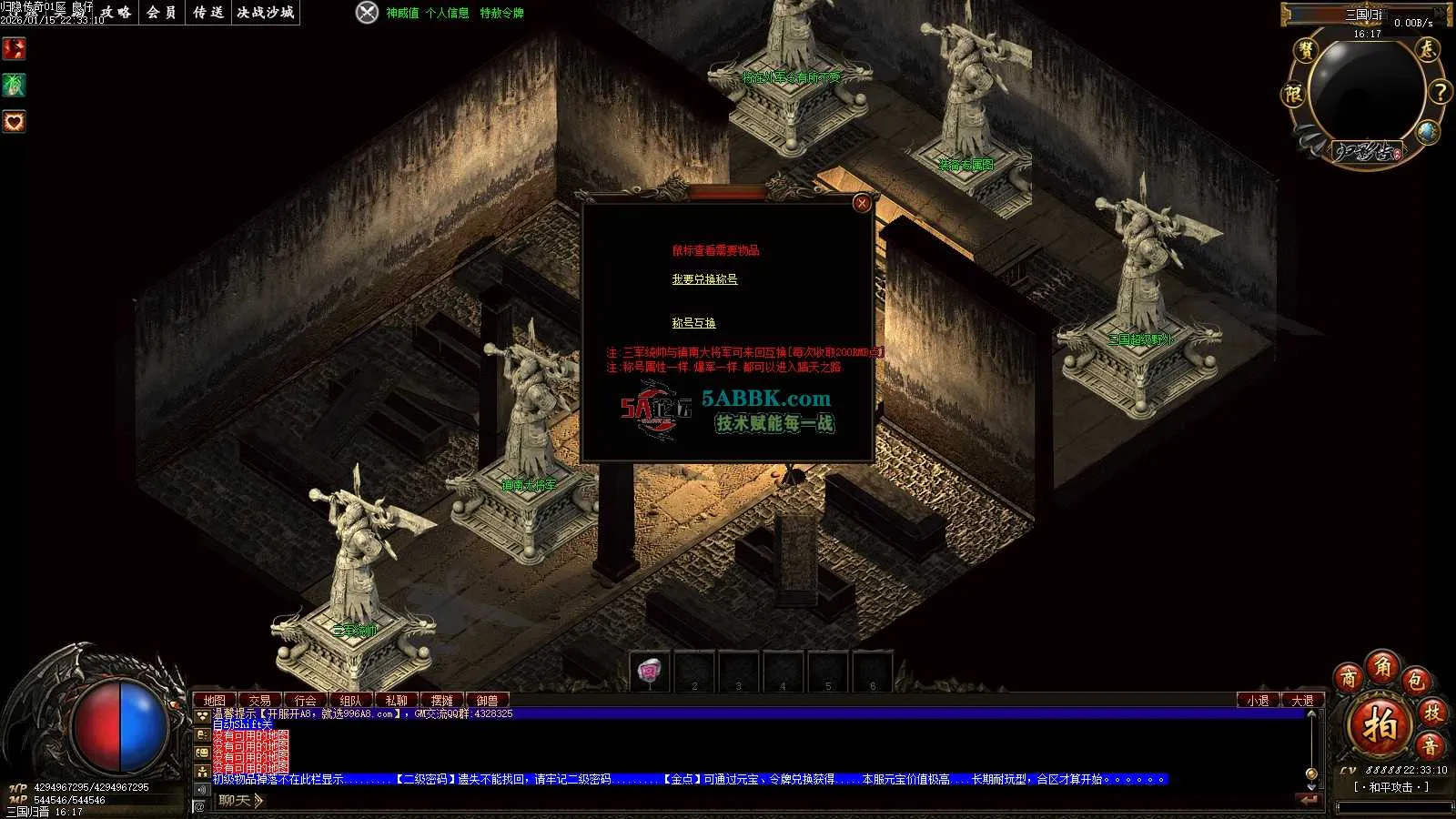1456x819 pixels.
Task: Open the 商 shop button
Action: point(1348,678)
